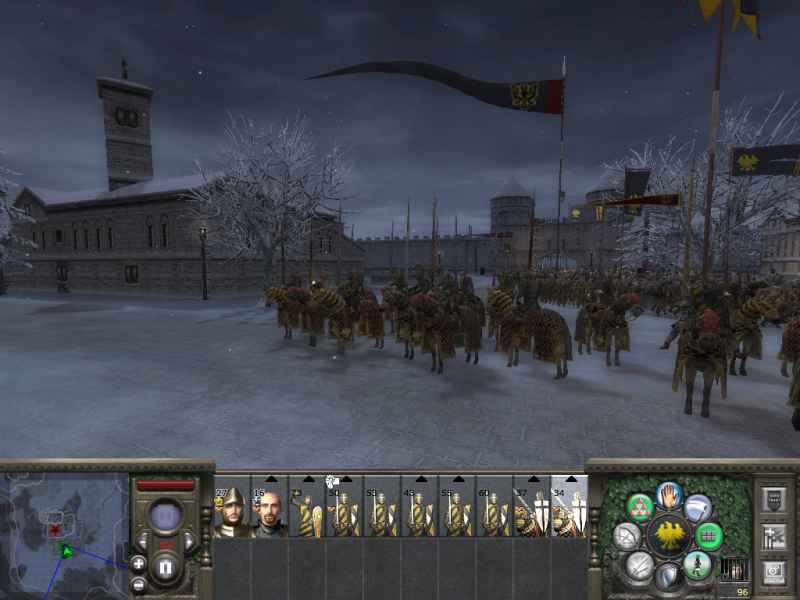Viewport: 800px width, 600px height.
Task: Decrease game speed with the left arrow
Action: [145, 541]
